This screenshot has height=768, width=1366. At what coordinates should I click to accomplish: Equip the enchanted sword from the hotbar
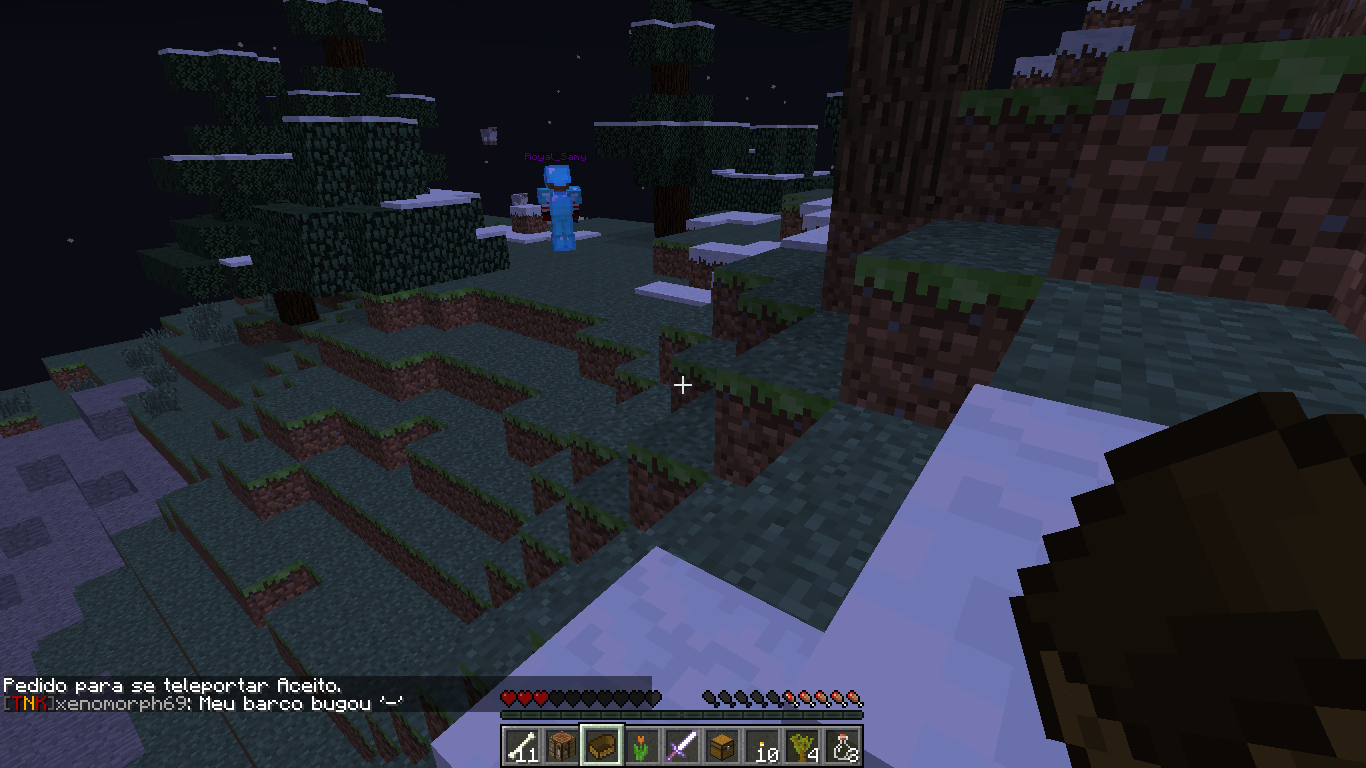point(681,745)
